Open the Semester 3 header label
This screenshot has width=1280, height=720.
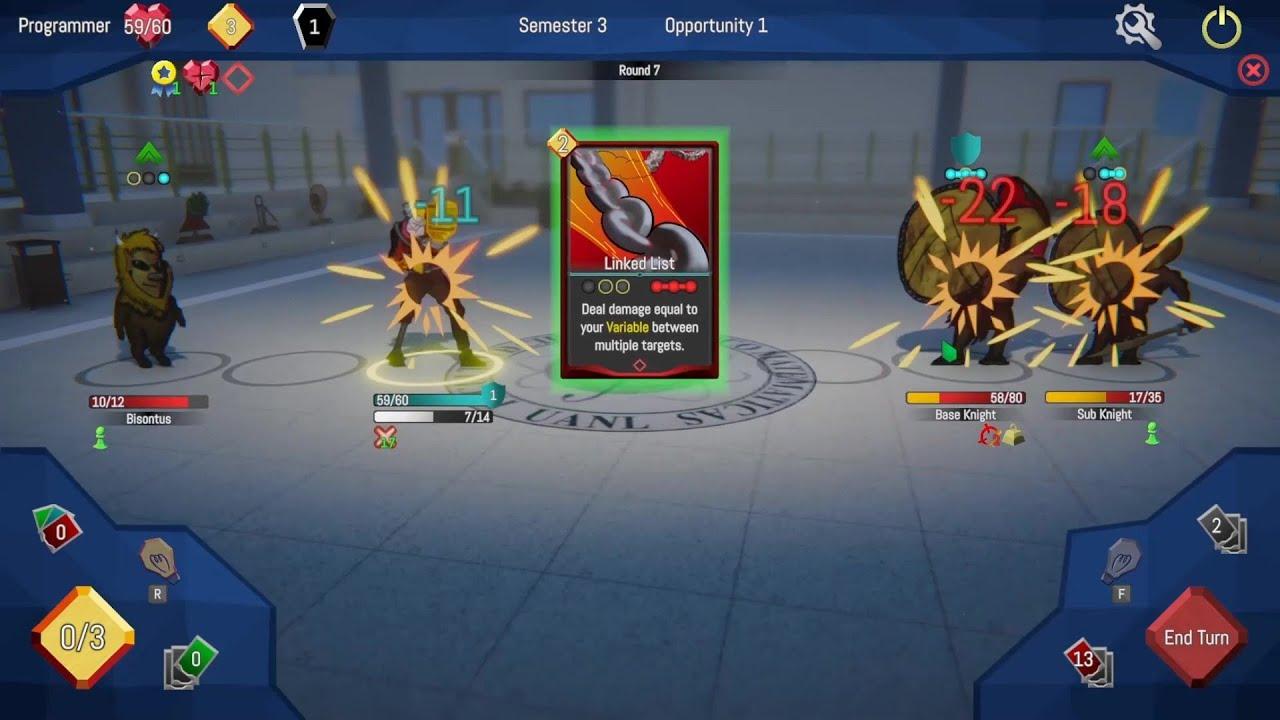(x=563, y=27)
